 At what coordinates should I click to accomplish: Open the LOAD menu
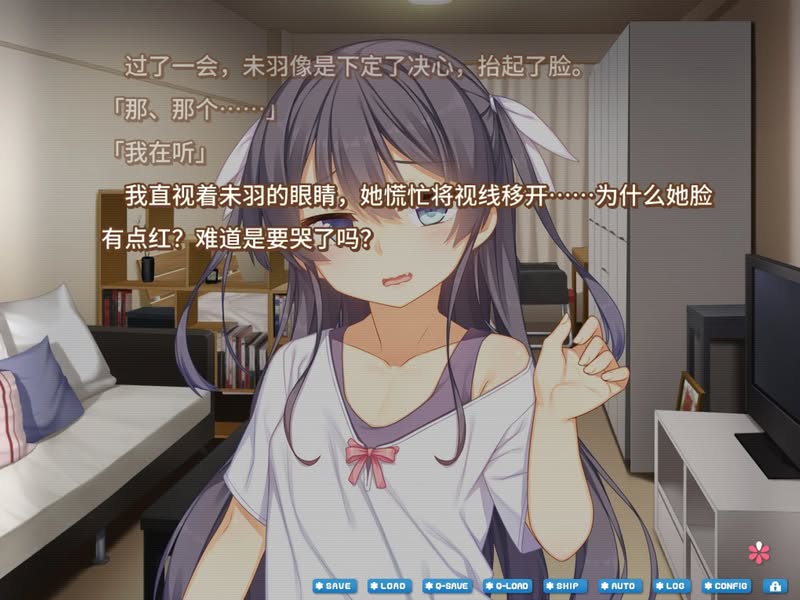[389, 585]
